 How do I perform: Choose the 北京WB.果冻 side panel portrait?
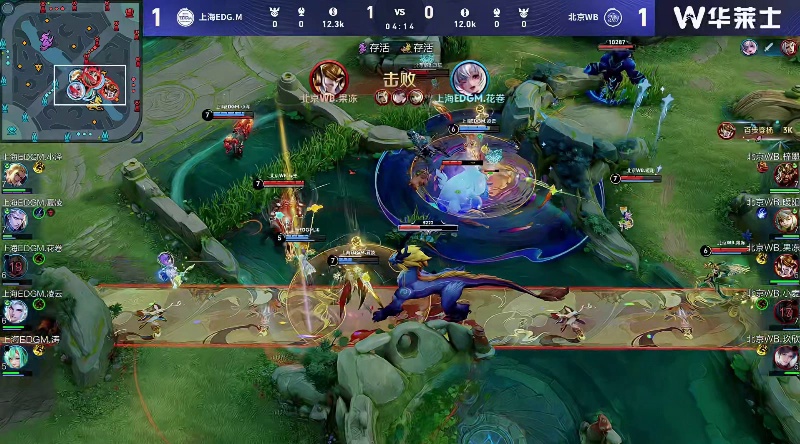coord(784,265)
